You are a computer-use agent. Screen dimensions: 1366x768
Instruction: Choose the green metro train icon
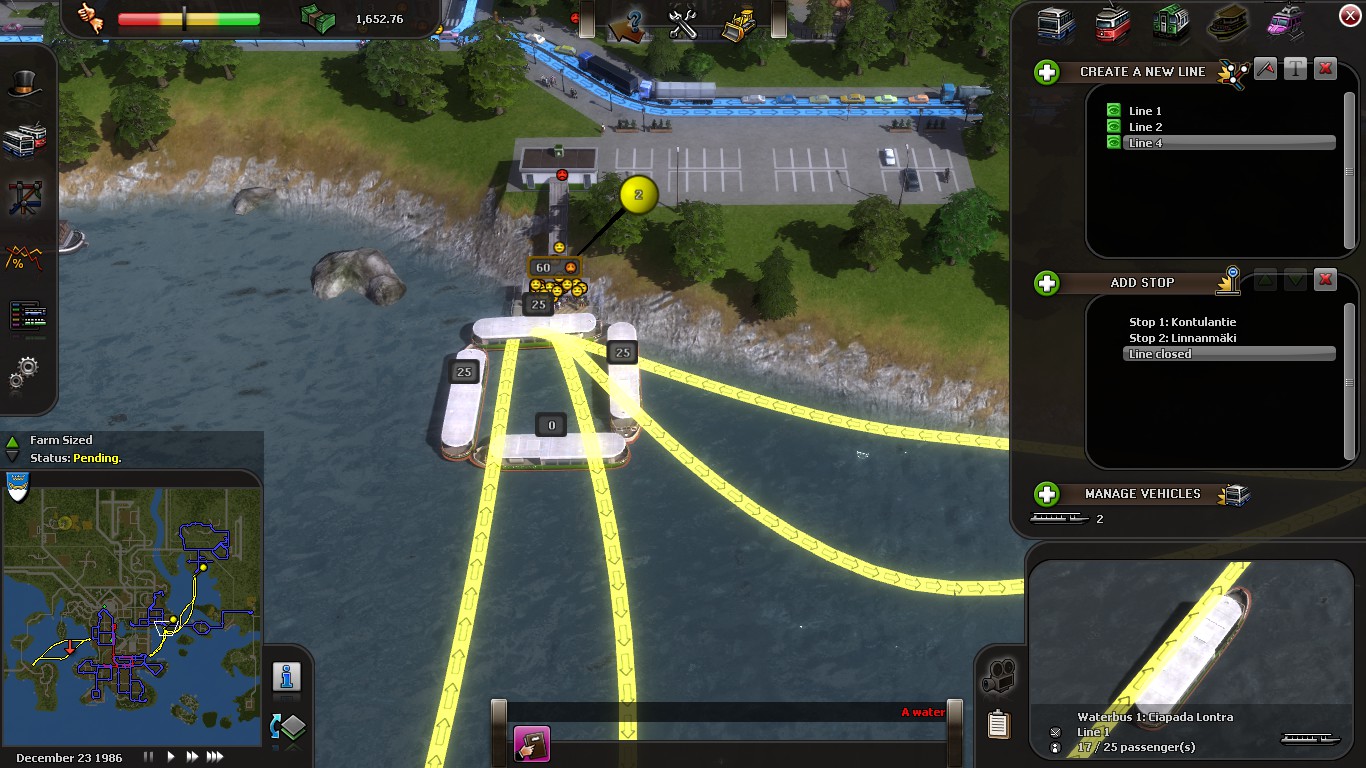click(1170, 23)
